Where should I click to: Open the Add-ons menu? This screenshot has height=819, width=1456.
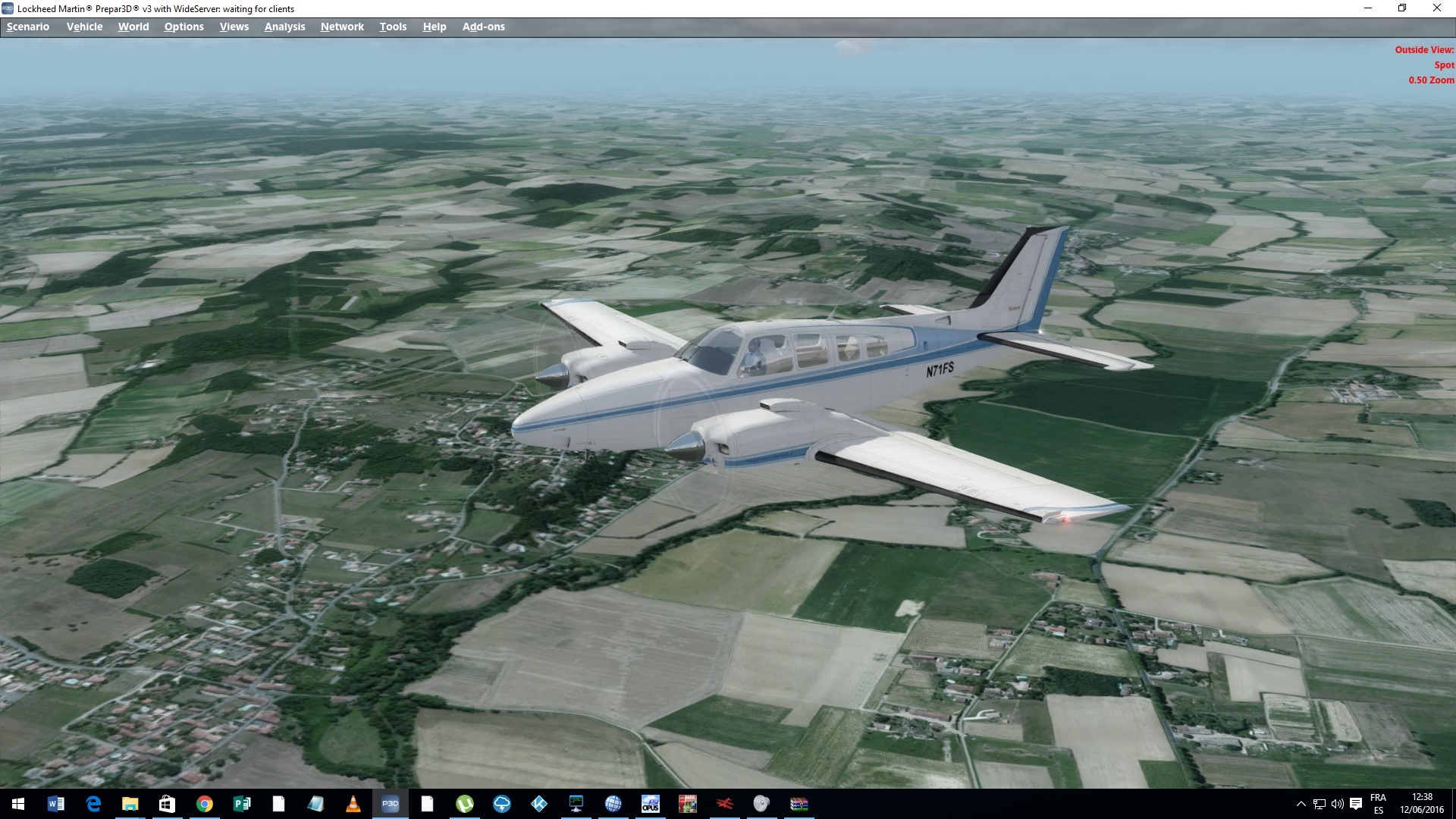pos(483,27)
